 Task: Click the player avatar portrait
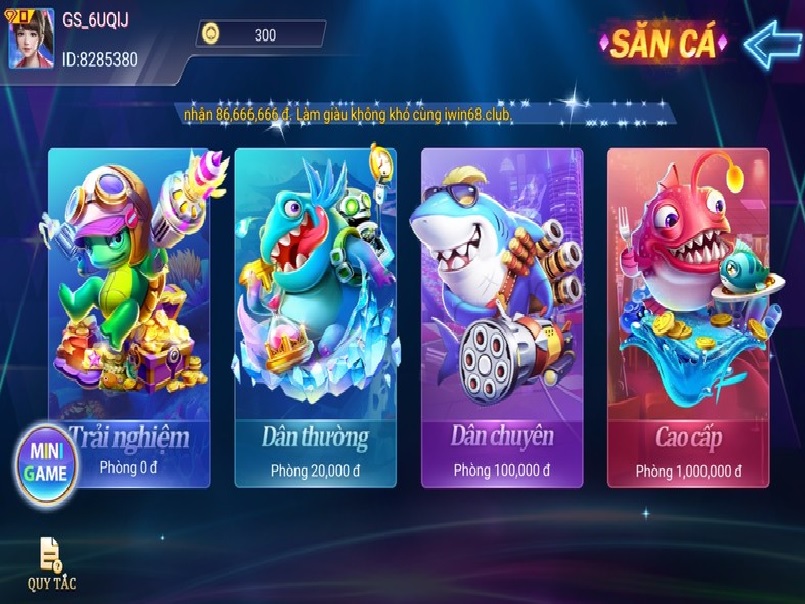coord(32,39)
